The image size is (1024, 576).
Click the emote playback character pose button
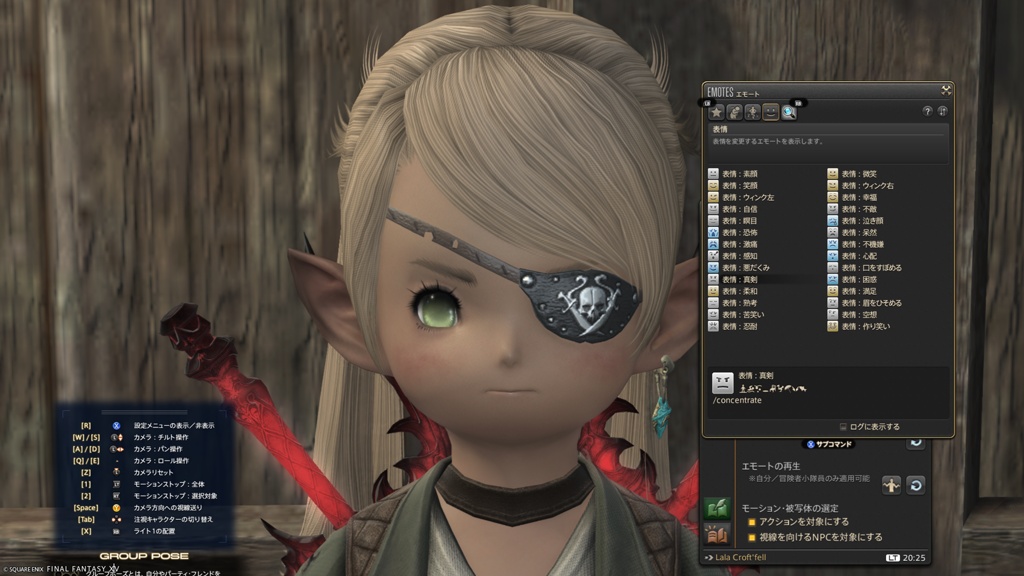click(891, 484)
